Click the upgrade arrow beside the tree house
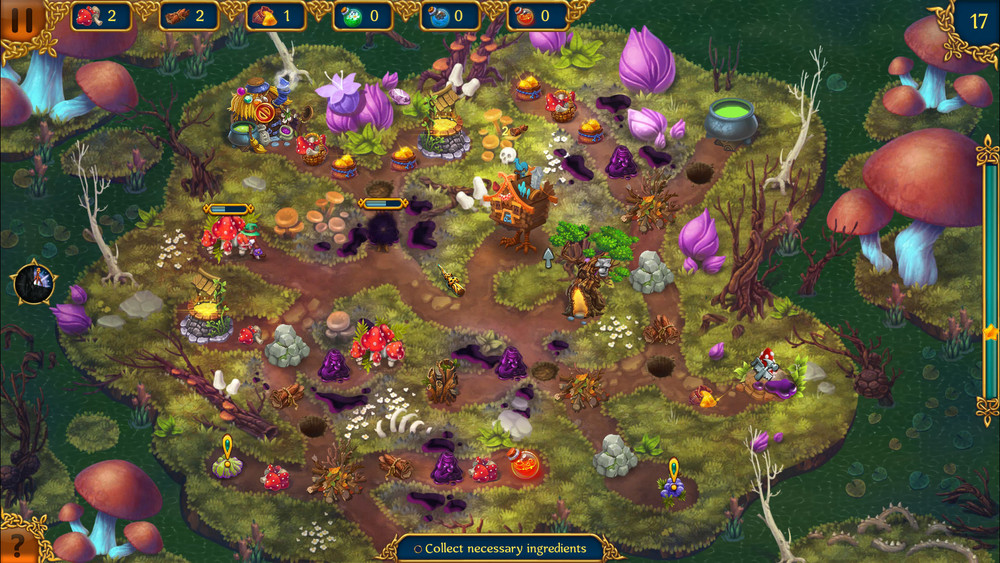The width and height of the screenshot is (1000, 563). (x=548, y=258)
